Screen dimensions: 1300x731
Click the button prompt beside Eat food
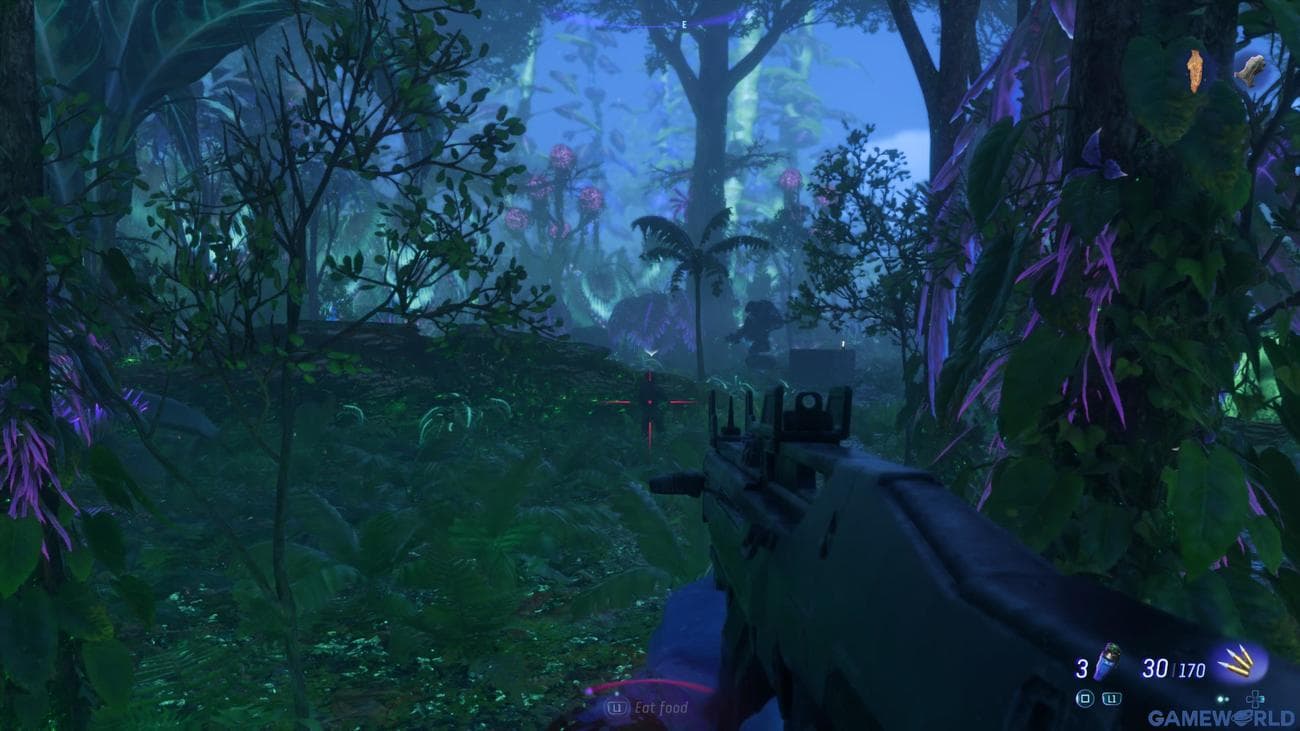pyautogui.click(x=615, y=705)
